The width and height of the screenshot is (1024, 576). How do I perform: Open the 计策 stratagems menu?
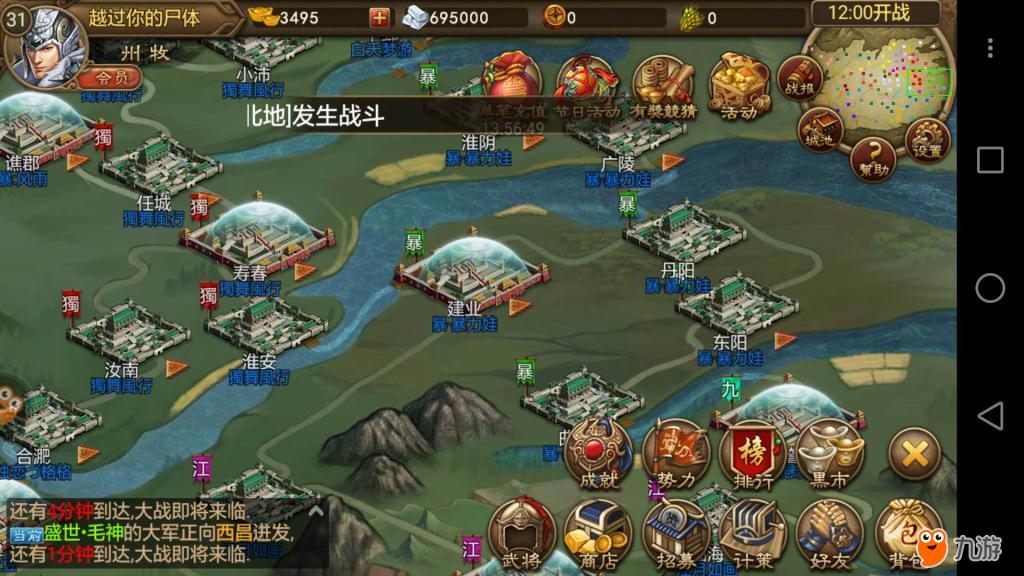pyautogui.click(x=752, y=532)
